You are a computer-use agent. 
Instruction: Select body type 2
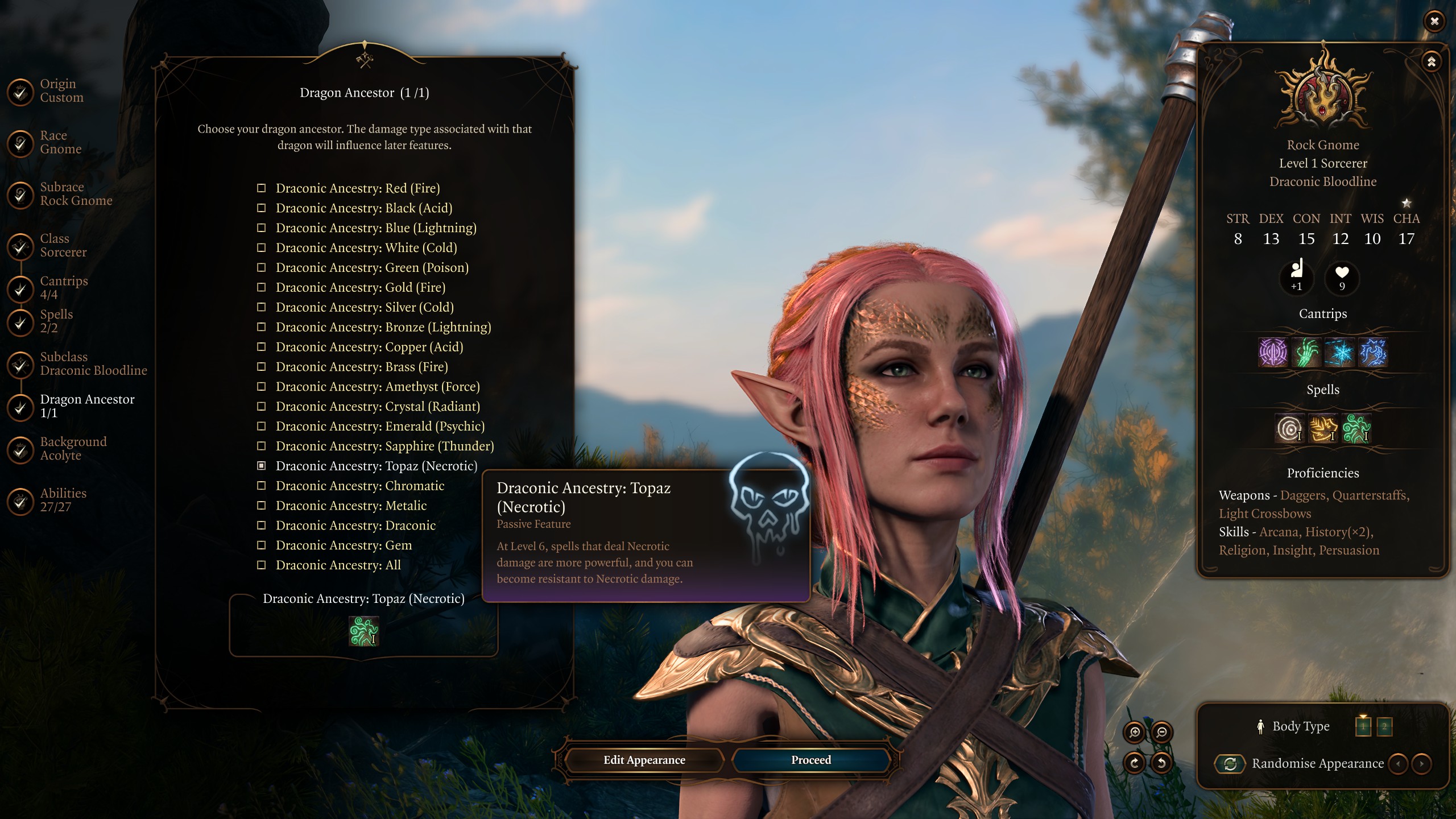[x=1384, y=726]
